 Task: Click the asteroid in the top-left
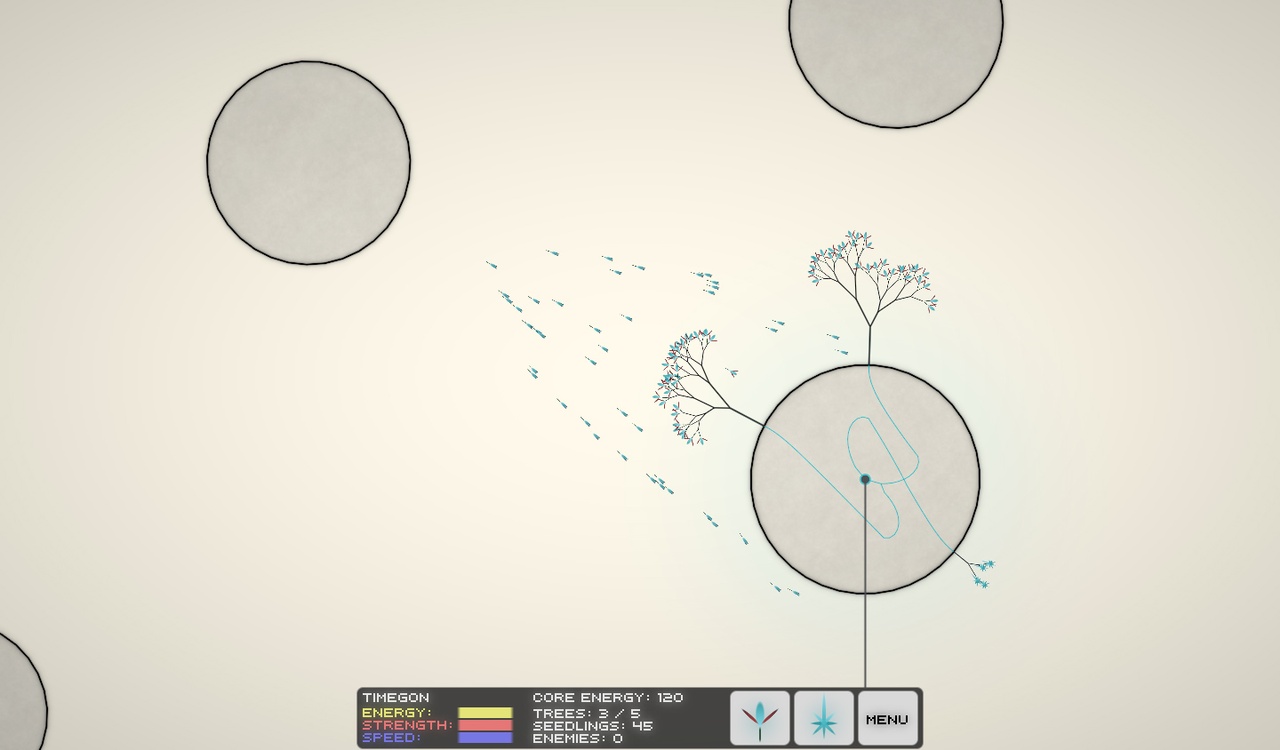[x=308, y=161]
